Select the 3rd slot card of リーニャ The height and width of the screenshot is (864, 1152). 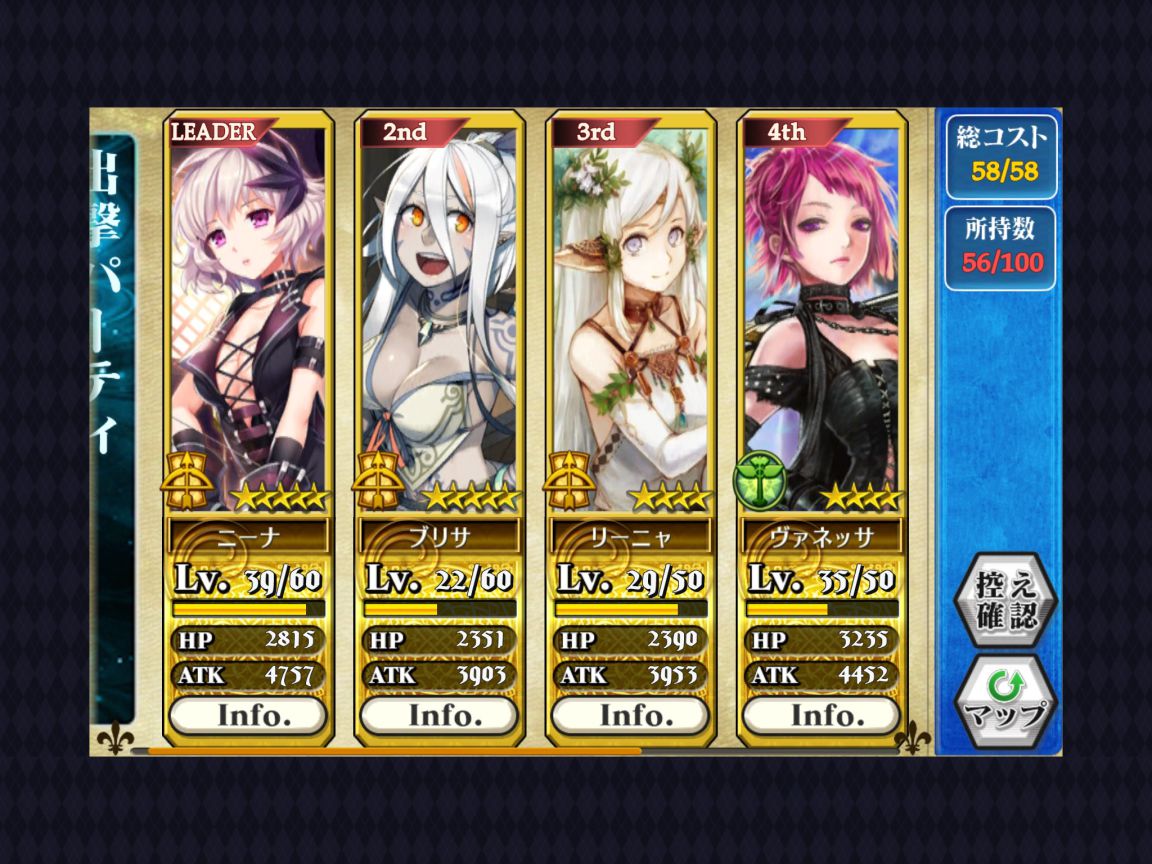[631, 310]
